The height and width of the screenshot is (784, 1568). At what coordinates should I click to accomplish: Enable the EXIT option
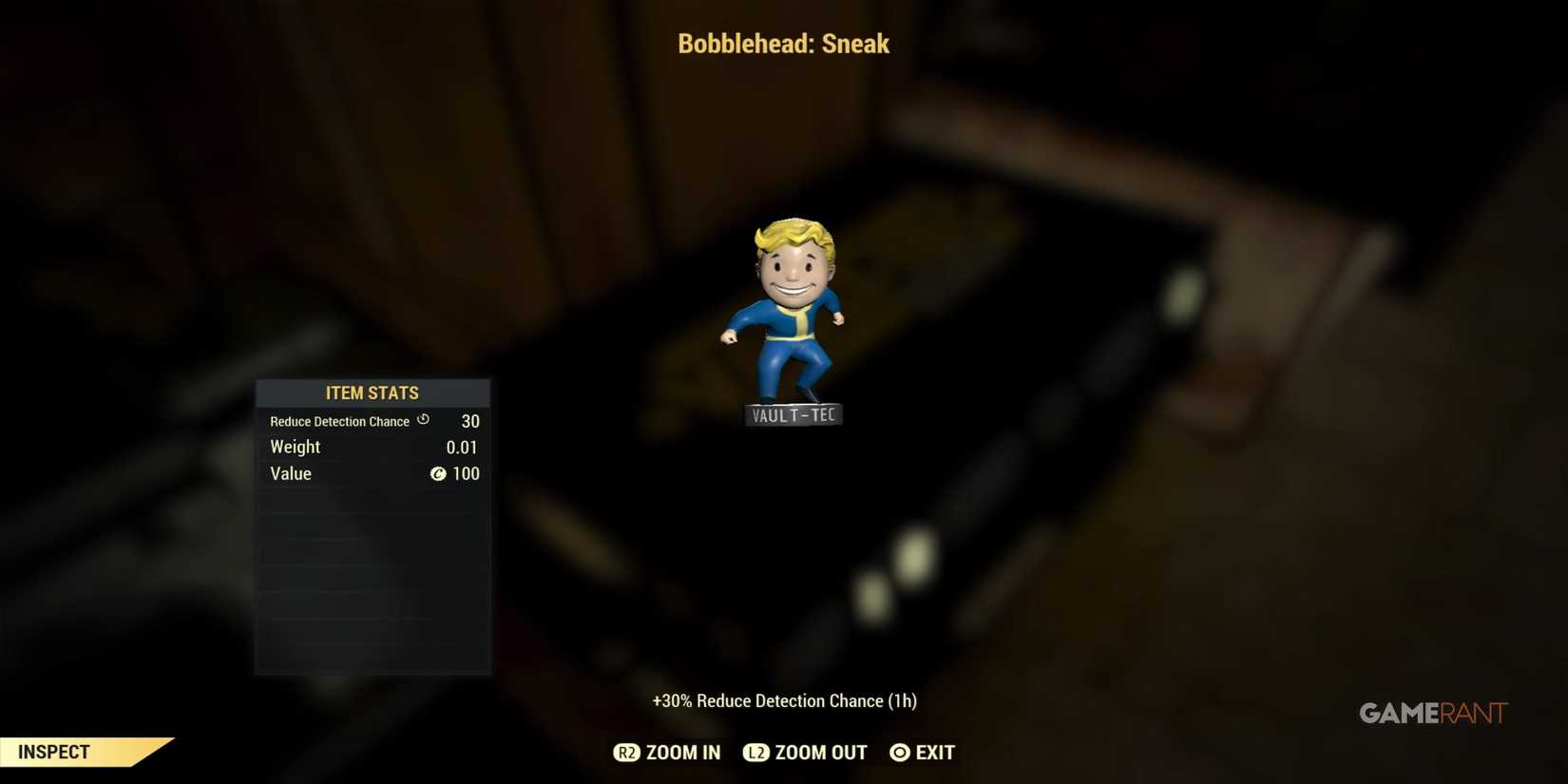coord(935,752)
